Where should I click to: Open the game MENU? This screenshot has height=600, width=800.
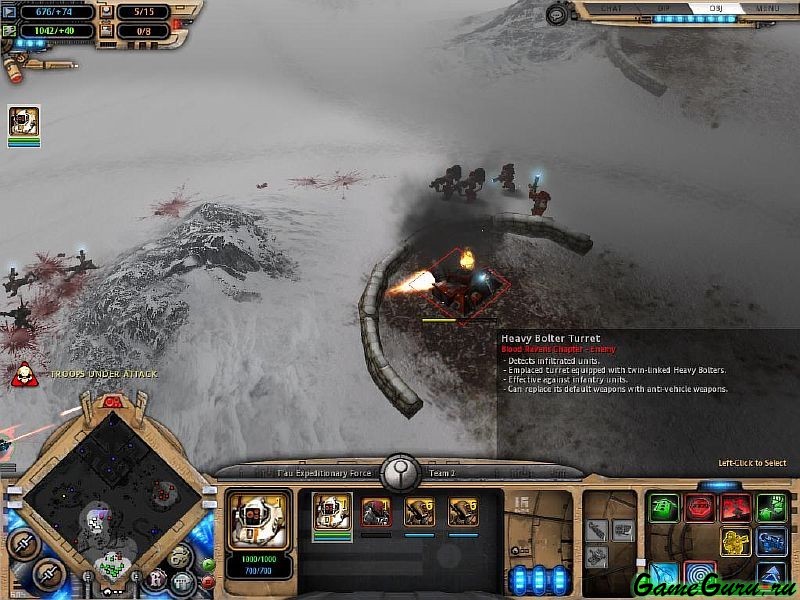pyautogui.click(x=768, y=8)
